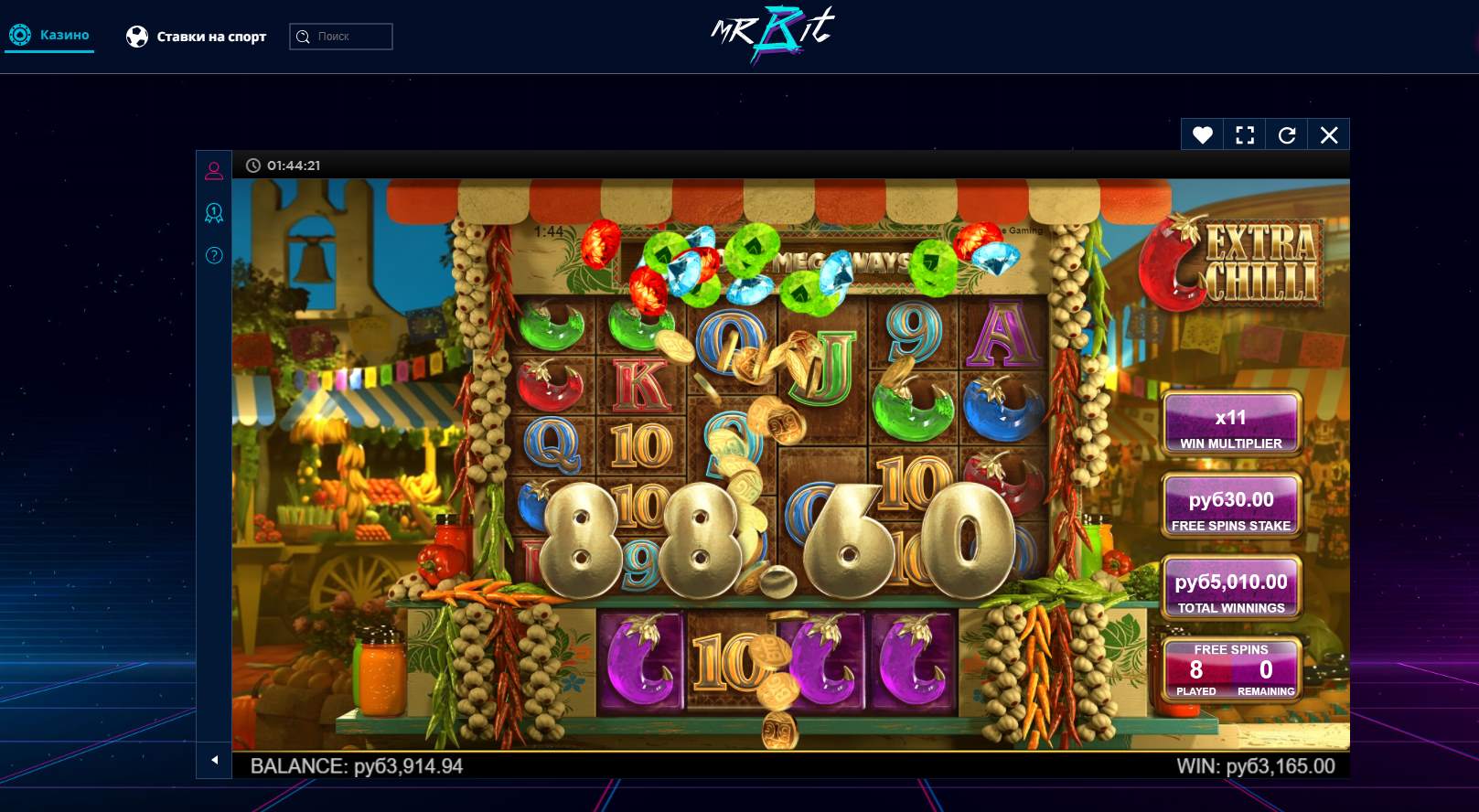
Task: Go to the Mr Bit logo homepage
Action: pyautogui.click(x=773, y=35)
